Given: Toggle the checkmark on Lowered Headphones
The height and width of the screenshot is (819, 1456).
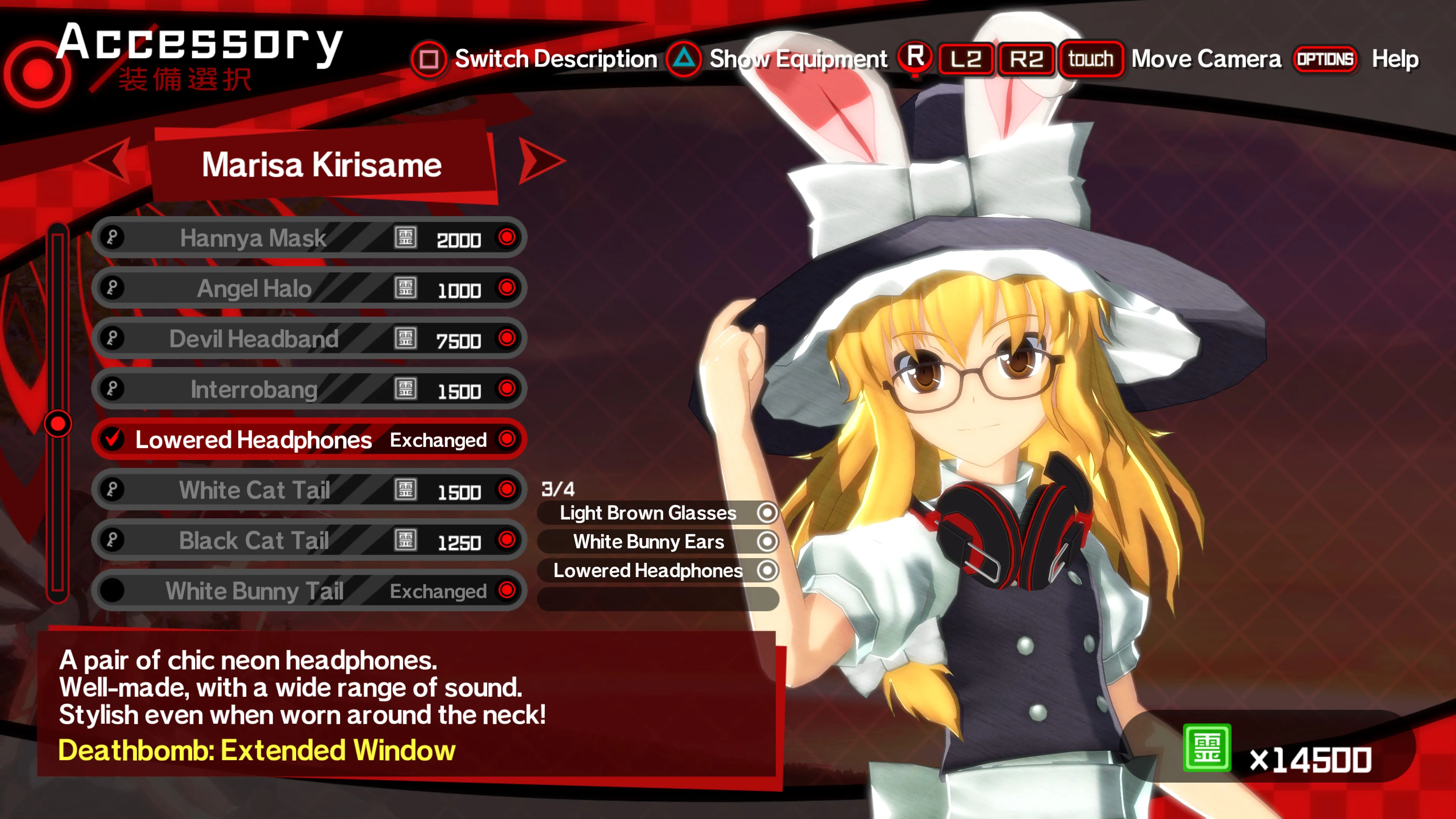Looking at the screenshot, I should click(113, 439).
